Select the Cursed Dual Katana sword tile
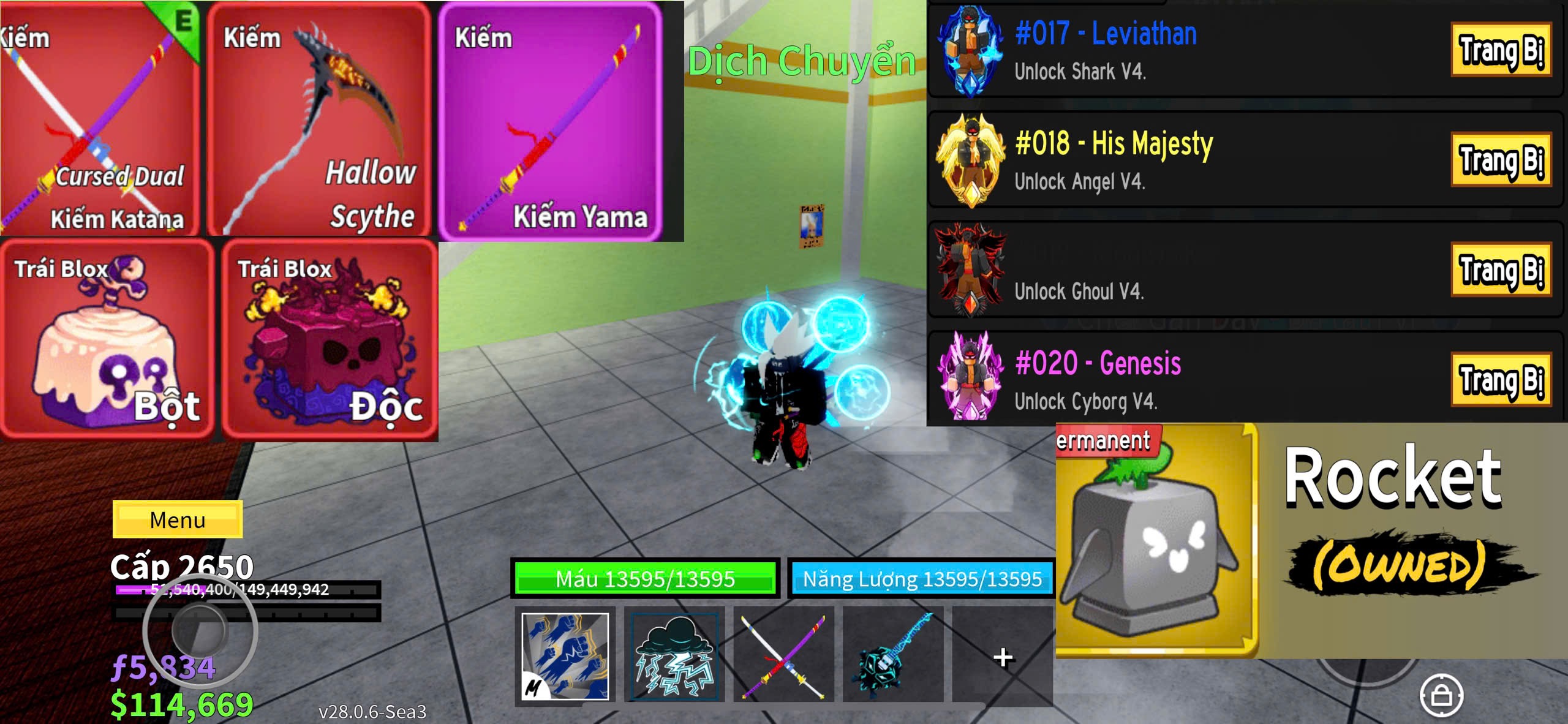 click(x=100, y=119)
